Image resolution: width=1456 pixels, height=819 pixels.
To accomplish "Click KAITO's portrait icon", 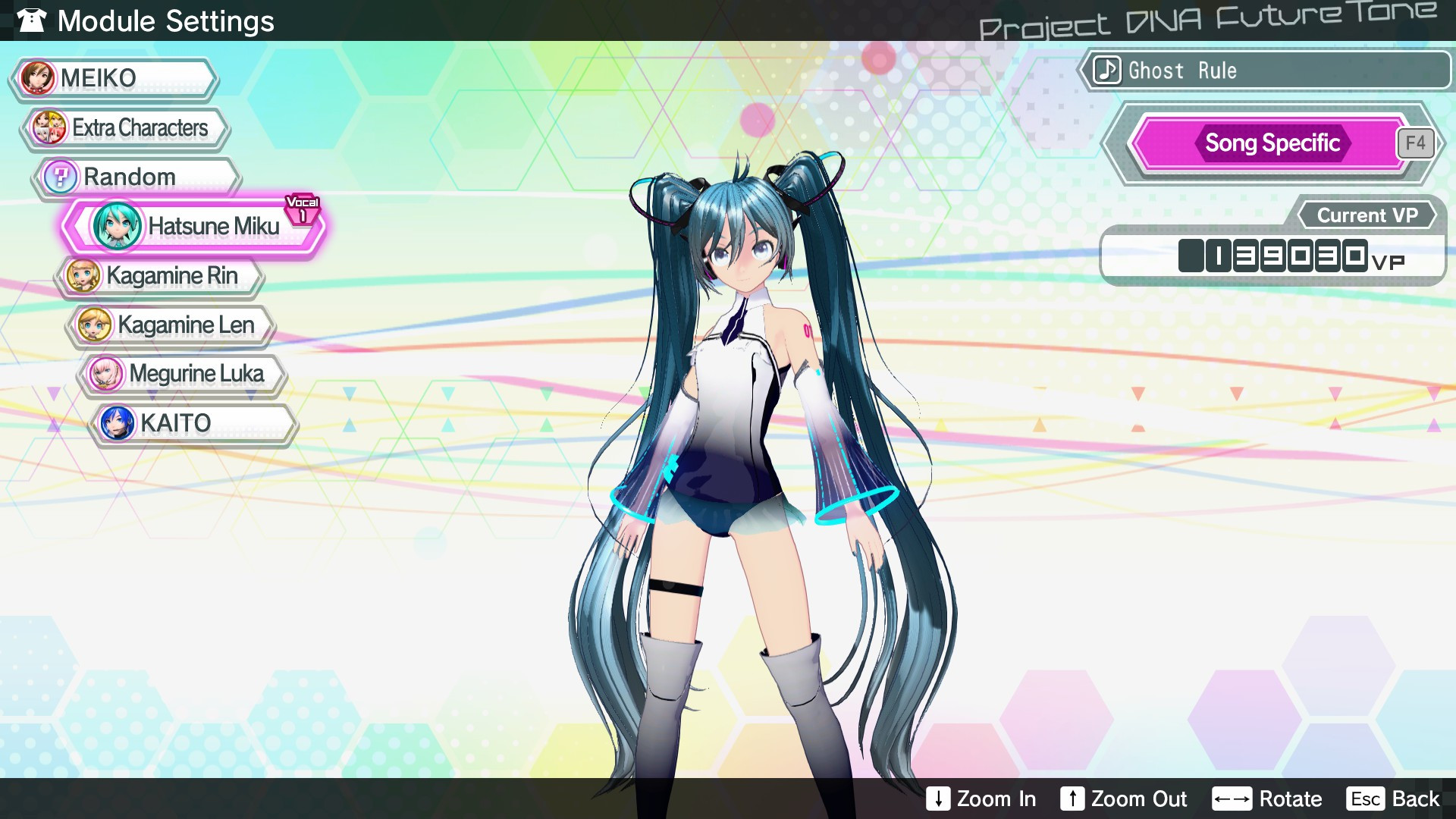I will click(x=116, y=422).
